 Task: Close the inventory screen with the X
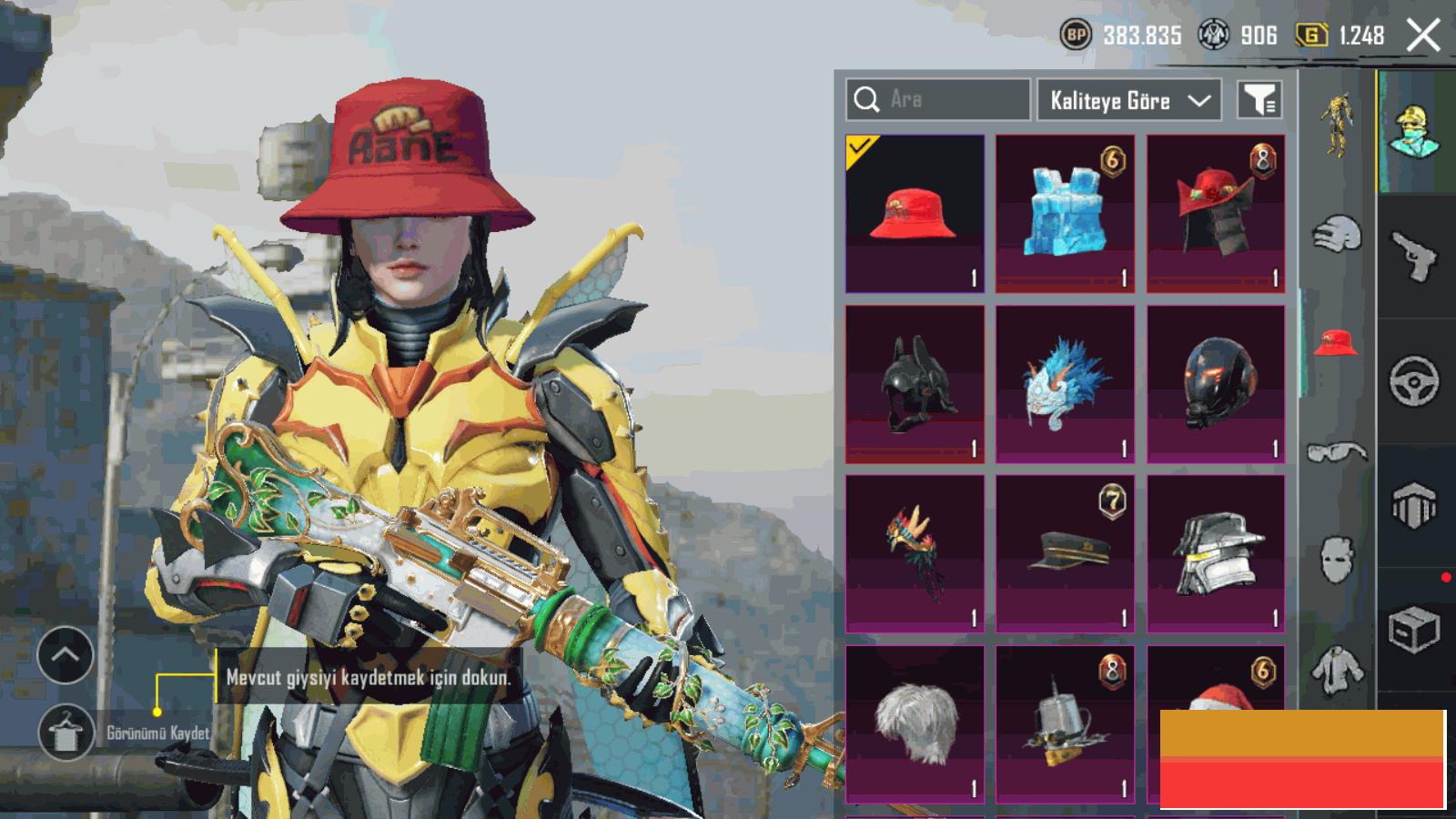(1423, 36)
